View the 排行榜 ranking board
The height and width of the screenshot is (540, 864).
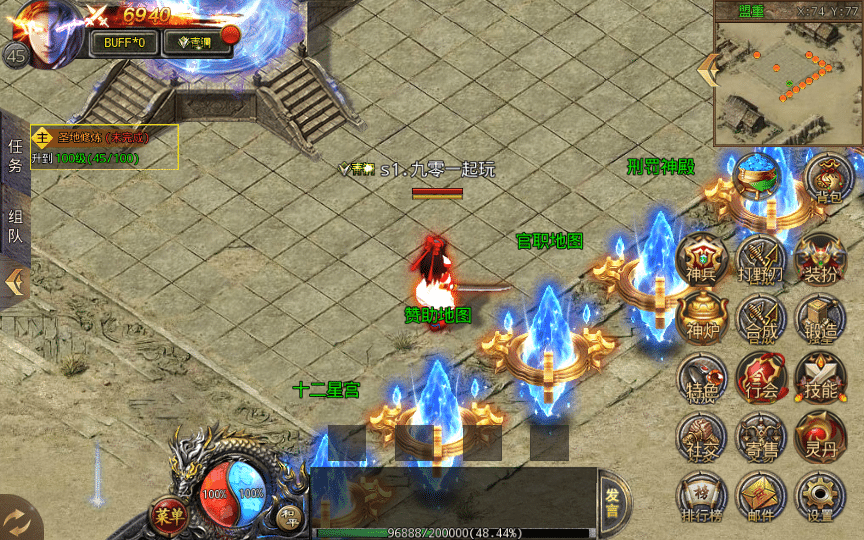(701, 497)
